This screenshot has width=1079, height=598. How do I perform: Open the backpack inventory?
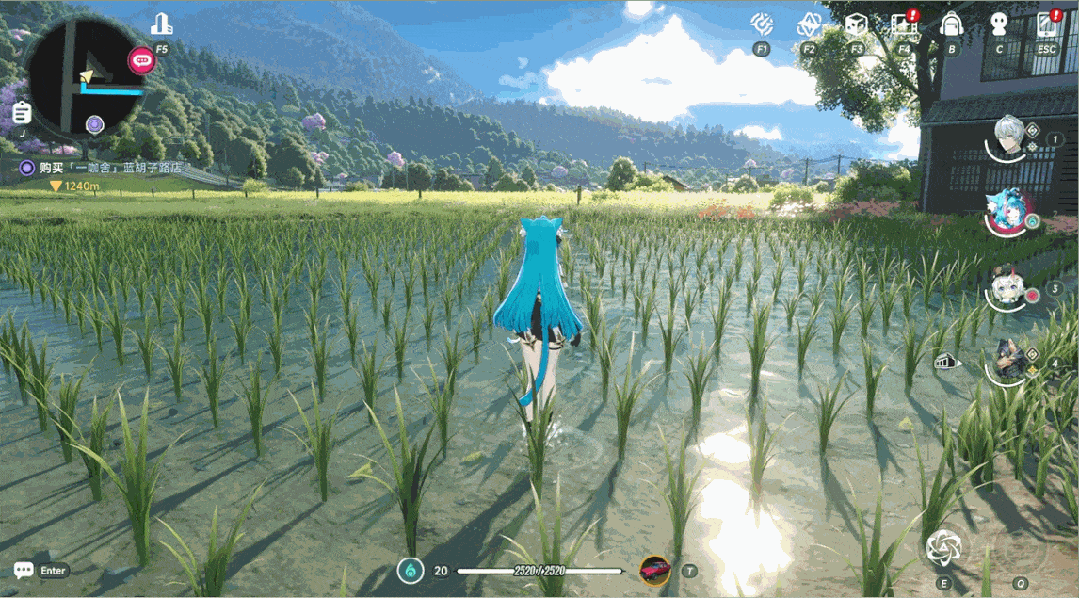click(x=951, y=23)
